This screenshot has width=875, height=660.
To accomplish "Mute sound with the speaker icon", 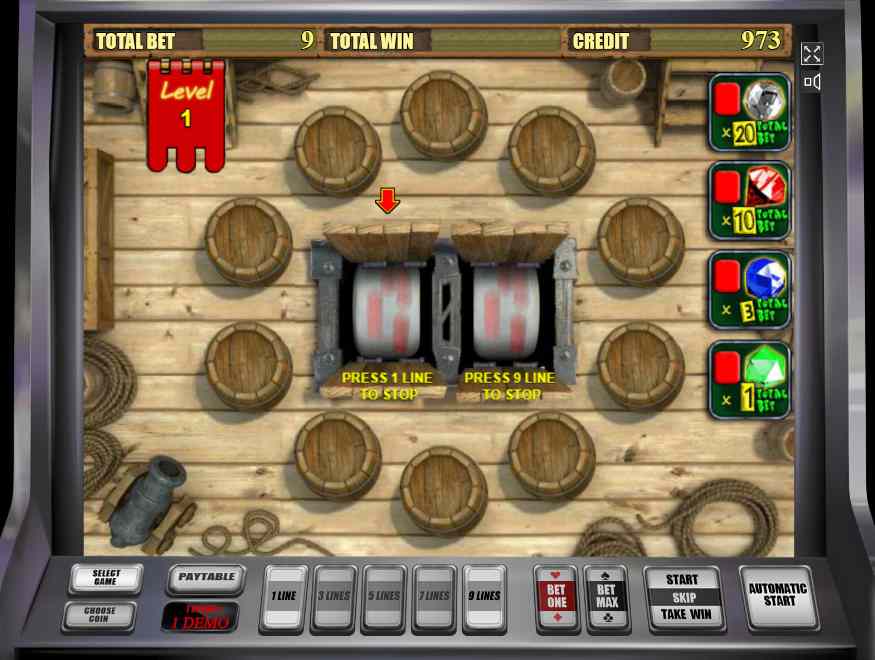I will point(812,82).
